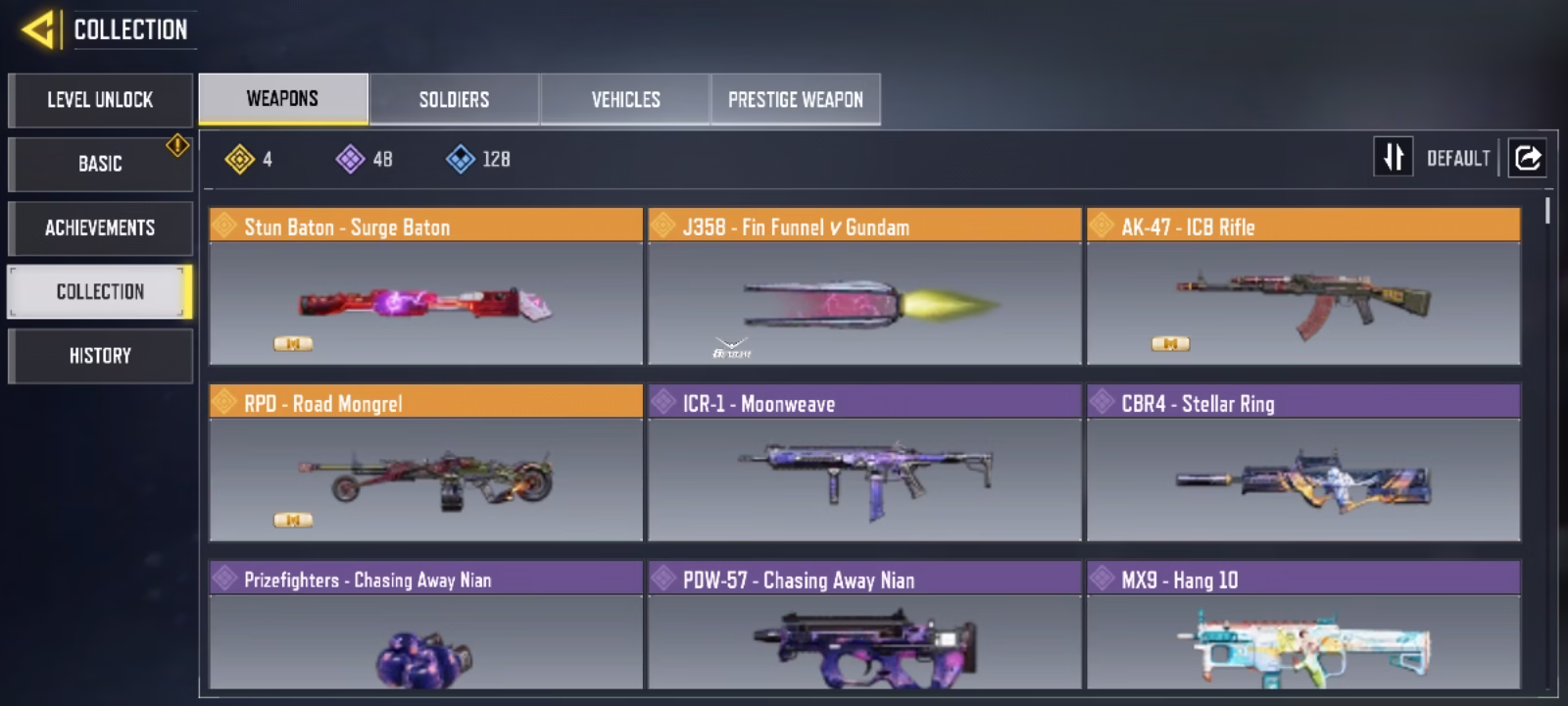Select the AK-47 - ICB Rifle card
1568x706 pixels.
[x=1303, y=286]
